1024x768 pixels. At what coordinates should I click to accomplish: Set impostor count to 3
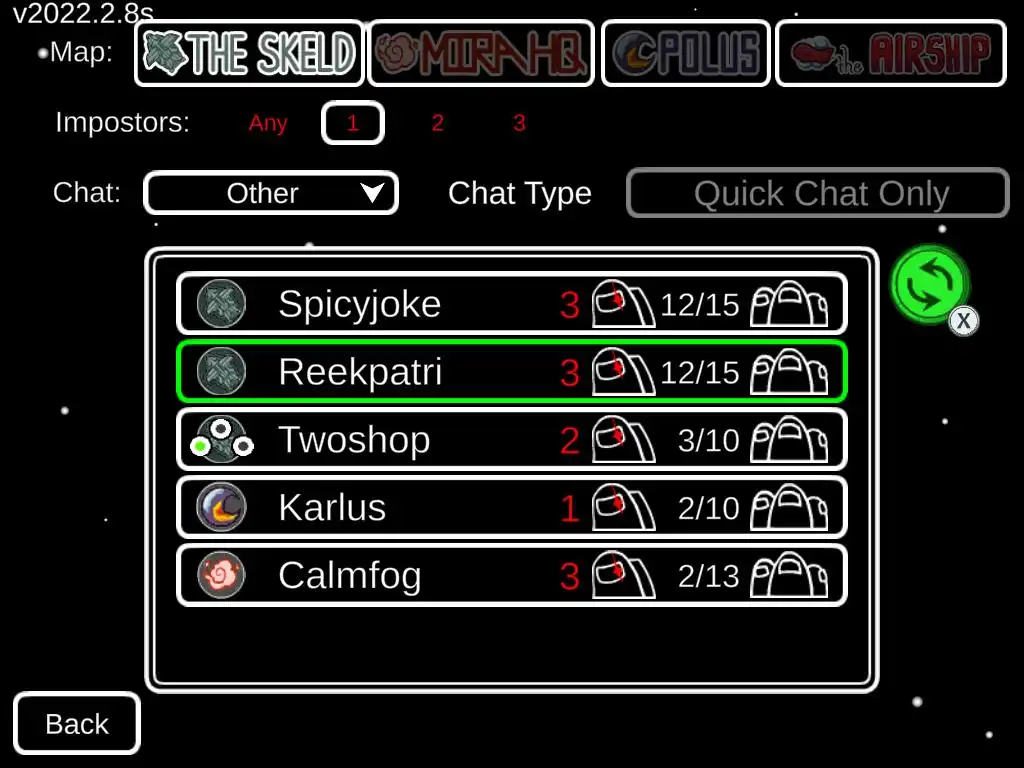tap(519, 123)
